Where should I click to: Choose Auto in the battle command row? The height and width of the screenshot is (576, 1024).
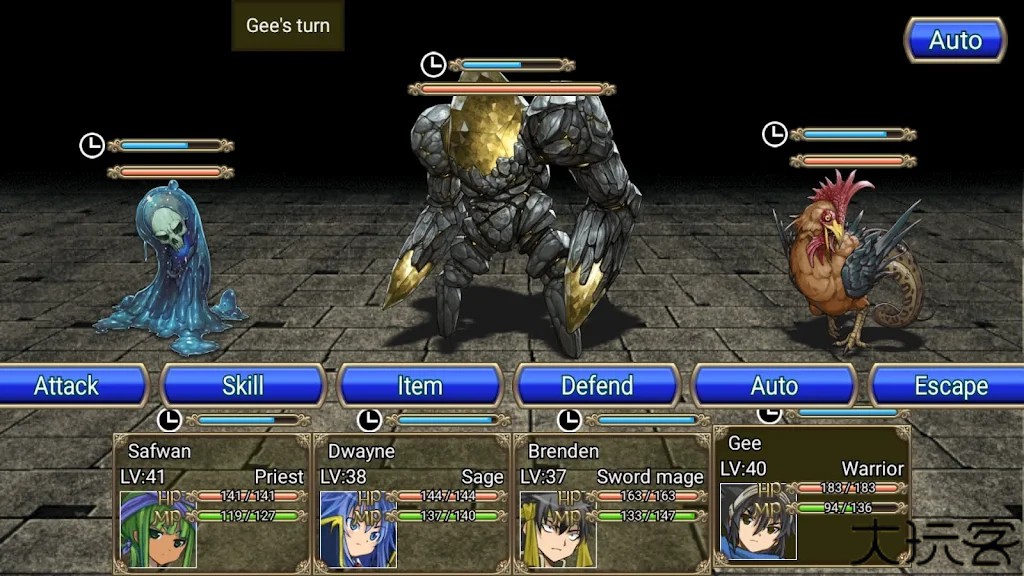click(x=774, y=386)
